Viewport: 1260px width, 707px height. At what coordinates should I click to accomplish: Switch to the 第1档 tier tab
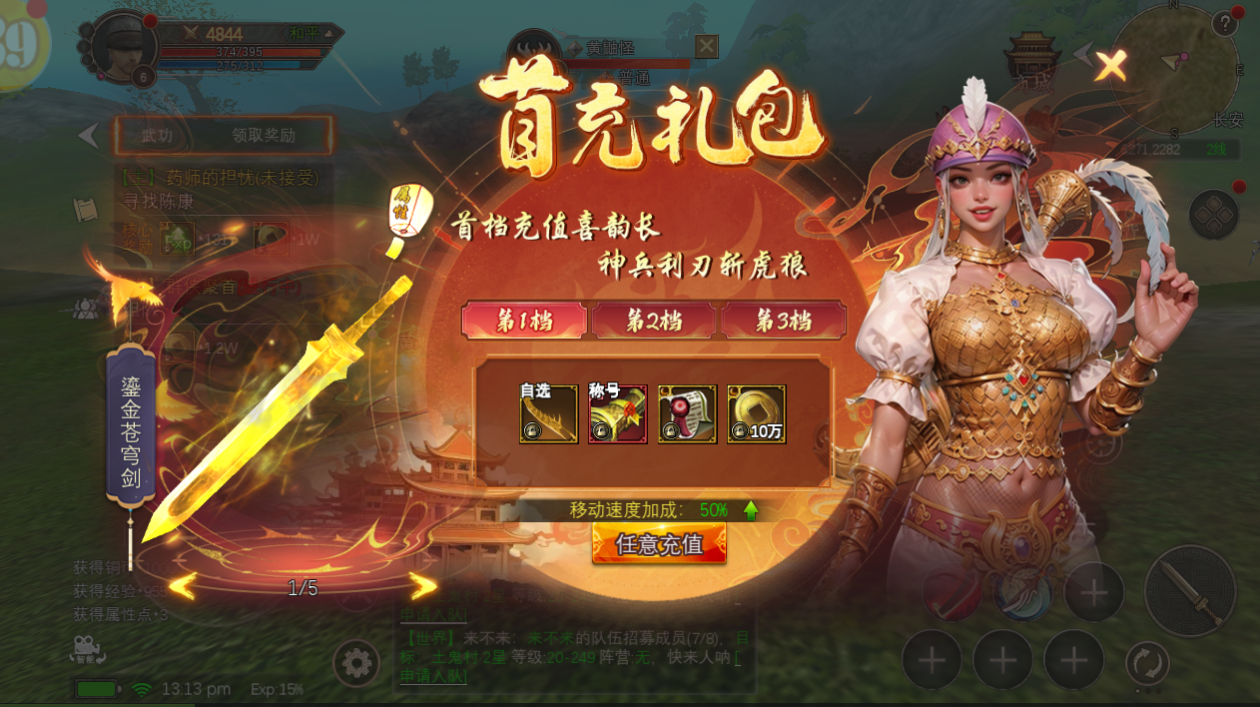[x=525, y=321]
